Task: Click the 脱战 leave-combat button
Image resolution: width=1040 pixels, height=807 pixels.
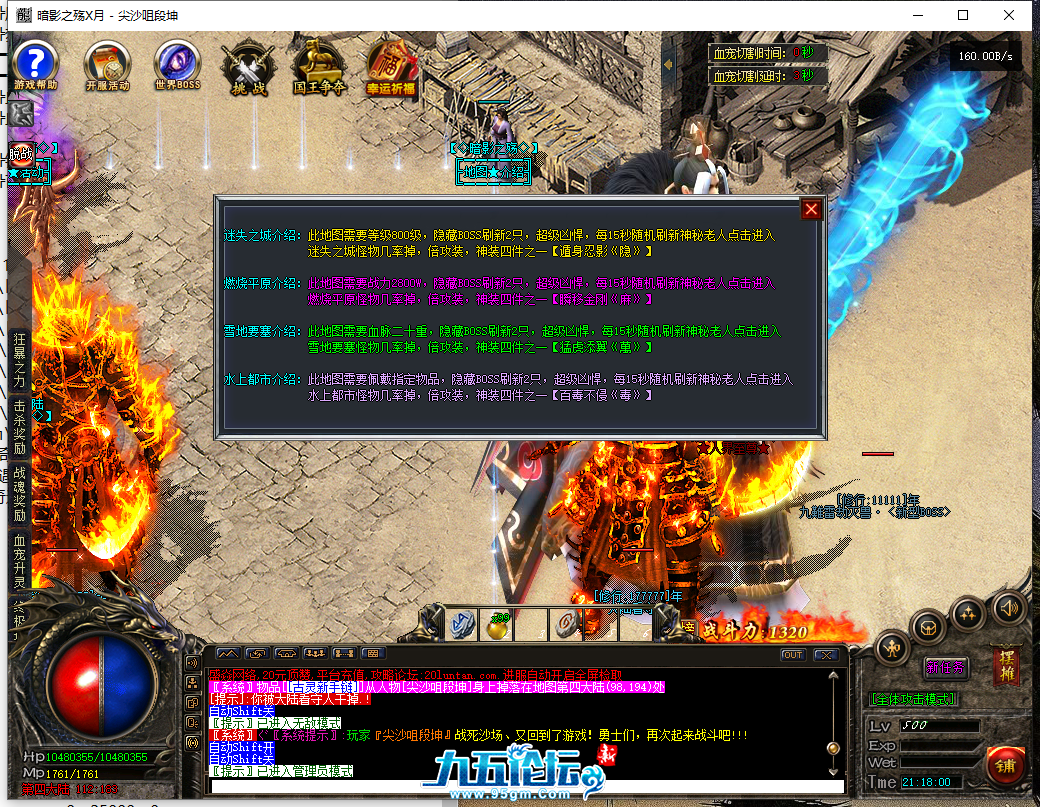Action: [x=21, y=154]
